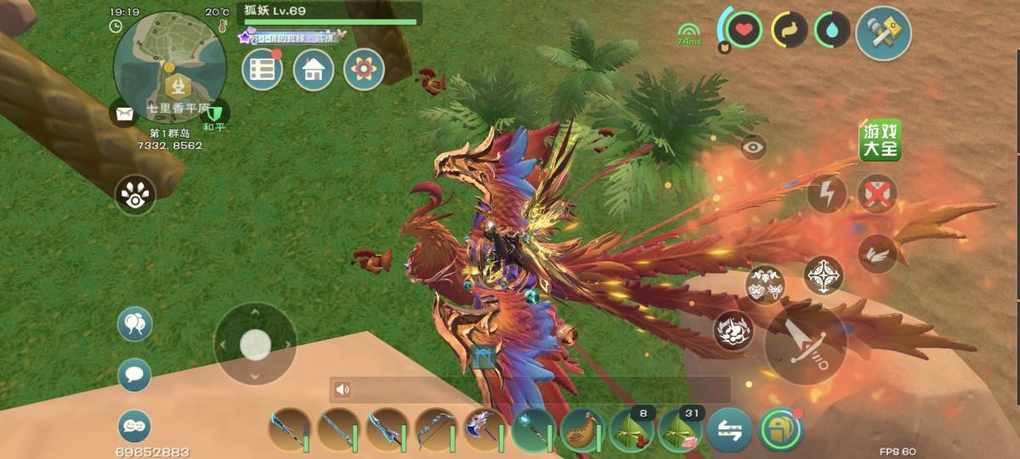This screenshot has height=459, width=1020.
Task: Open the yellow backpack inventory
Action: (x=779, y=431)
